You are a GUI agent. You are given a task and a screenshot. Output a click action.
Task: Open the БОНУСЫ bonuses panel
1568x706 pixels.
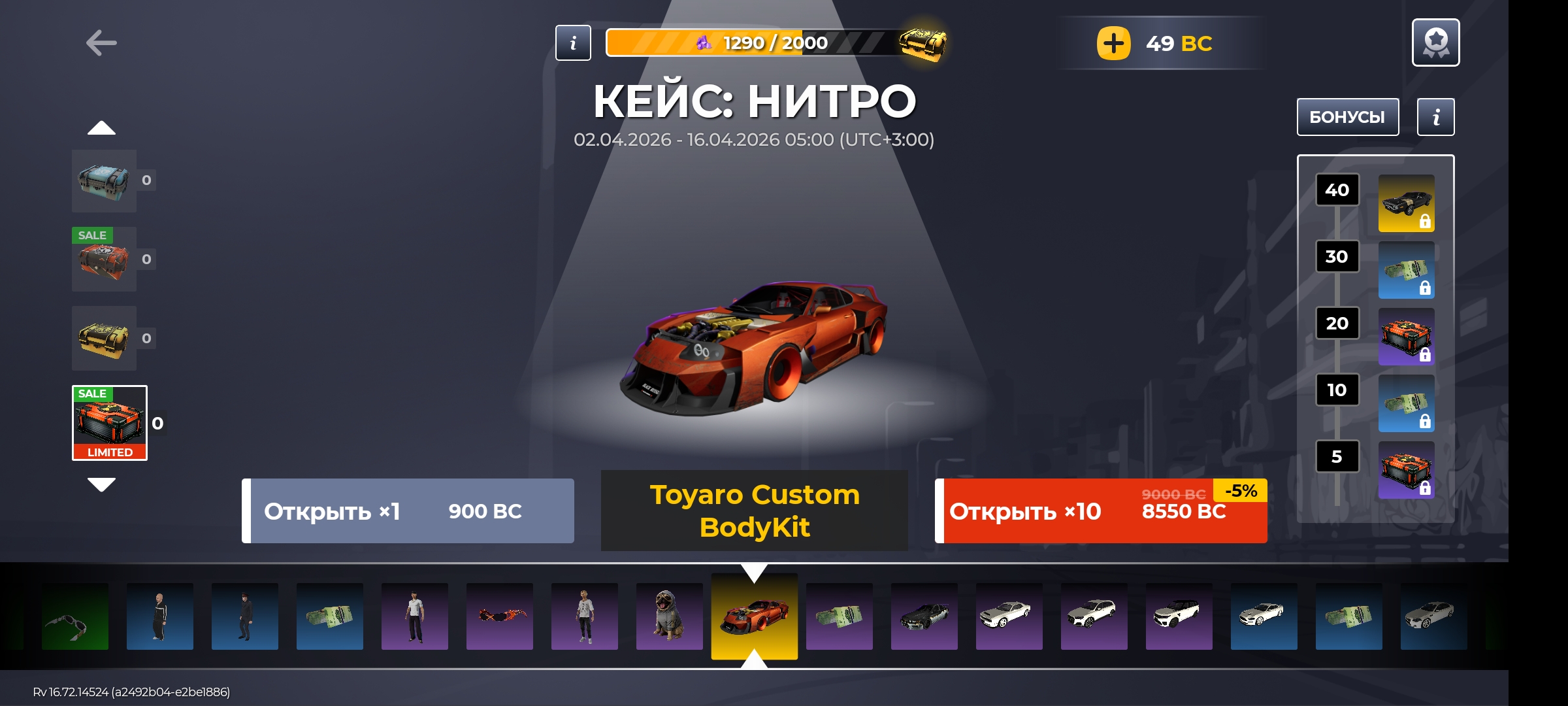(1347, 117)
